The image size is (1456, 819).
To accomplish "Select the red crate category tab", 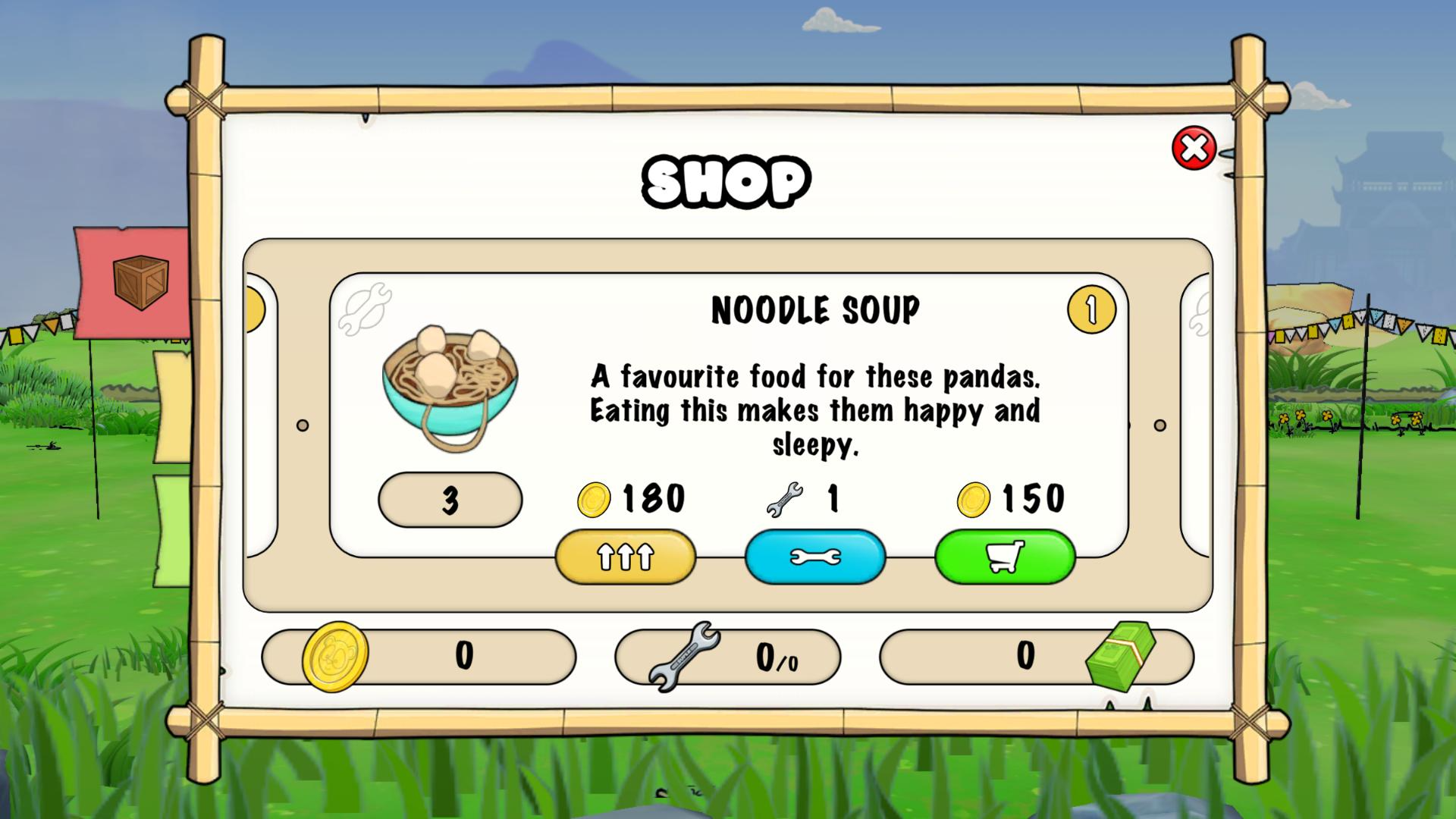I will tap(136, 281).
